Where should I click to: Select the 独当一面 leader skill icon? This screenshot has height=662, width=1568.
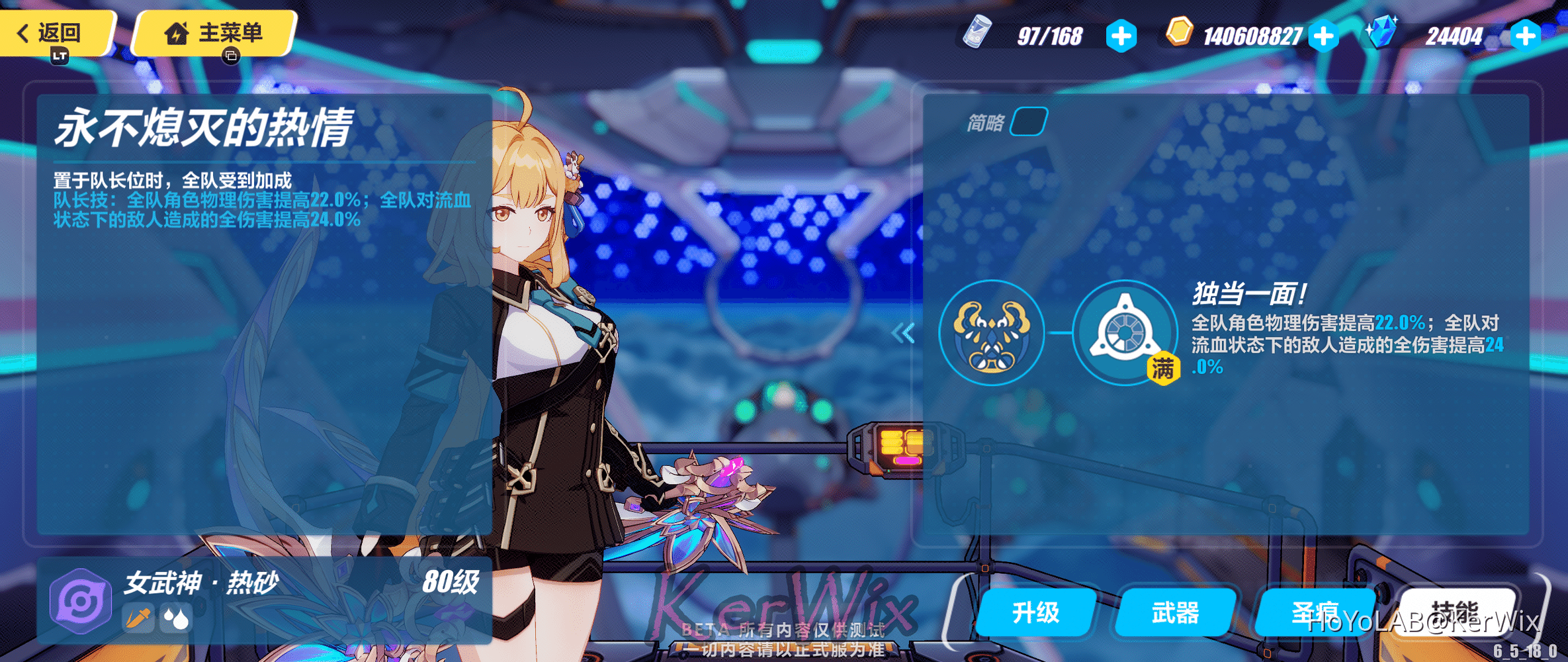[x=1124, y=333]
